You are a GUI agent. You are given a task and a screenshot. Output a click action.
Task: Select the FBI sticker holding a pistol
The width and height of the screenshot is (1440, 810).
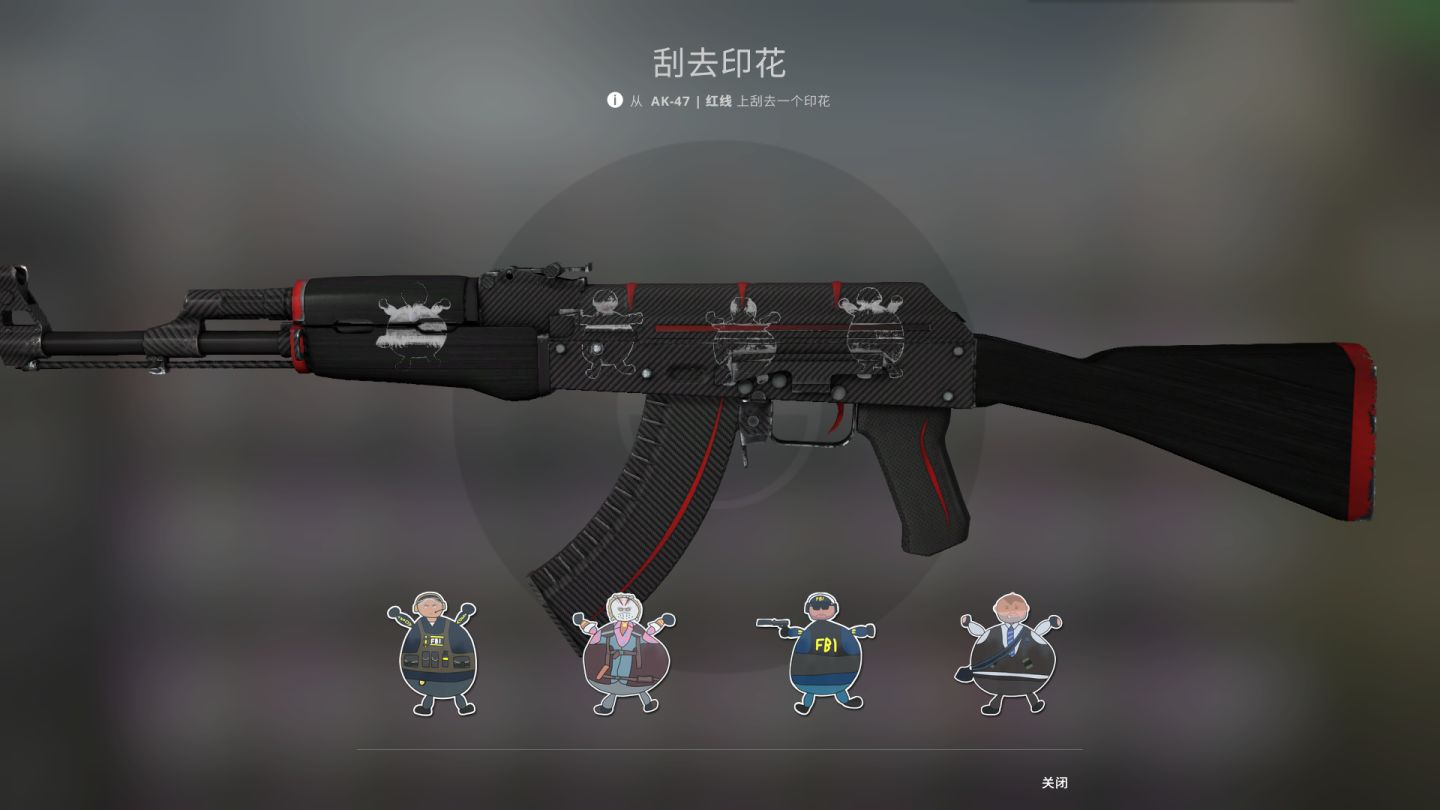[x=820, y=652]
